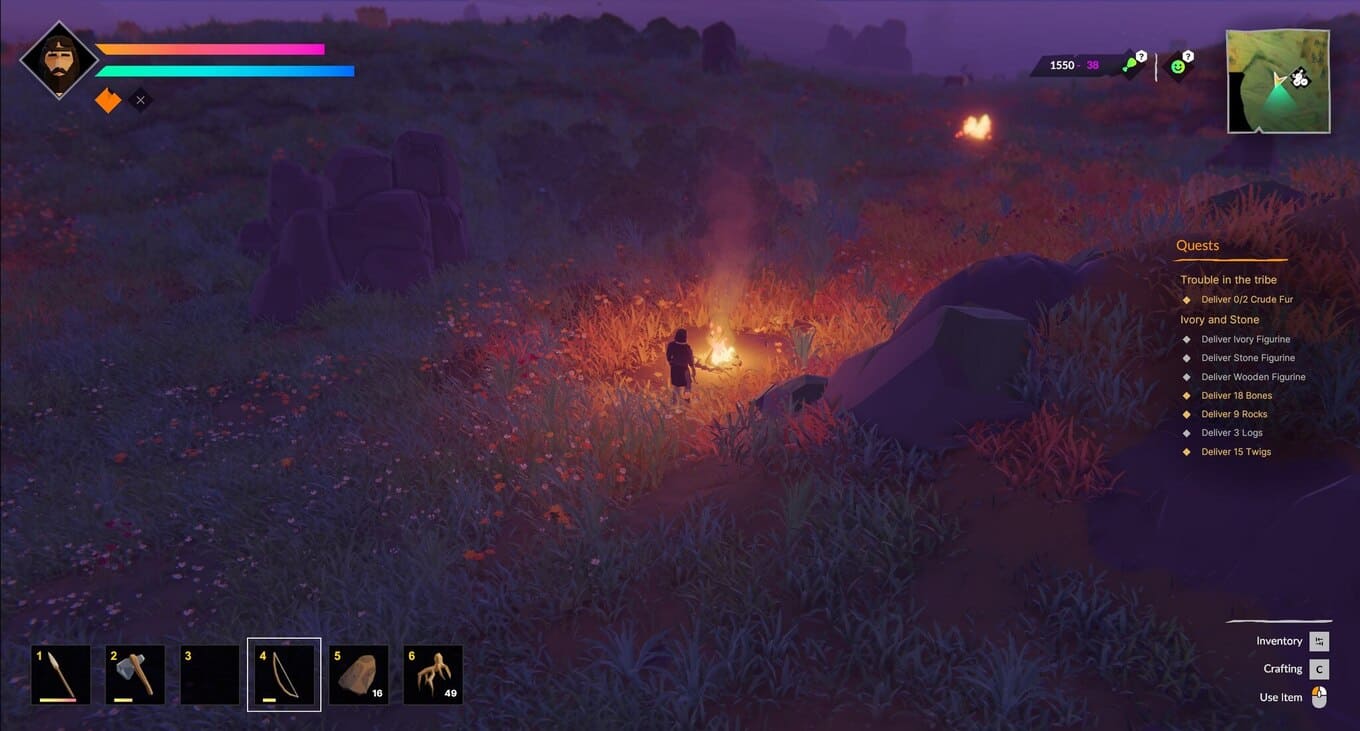The image size is (1360, 731).
Task: Select the rock stack of 16
Action: (358, 674)
